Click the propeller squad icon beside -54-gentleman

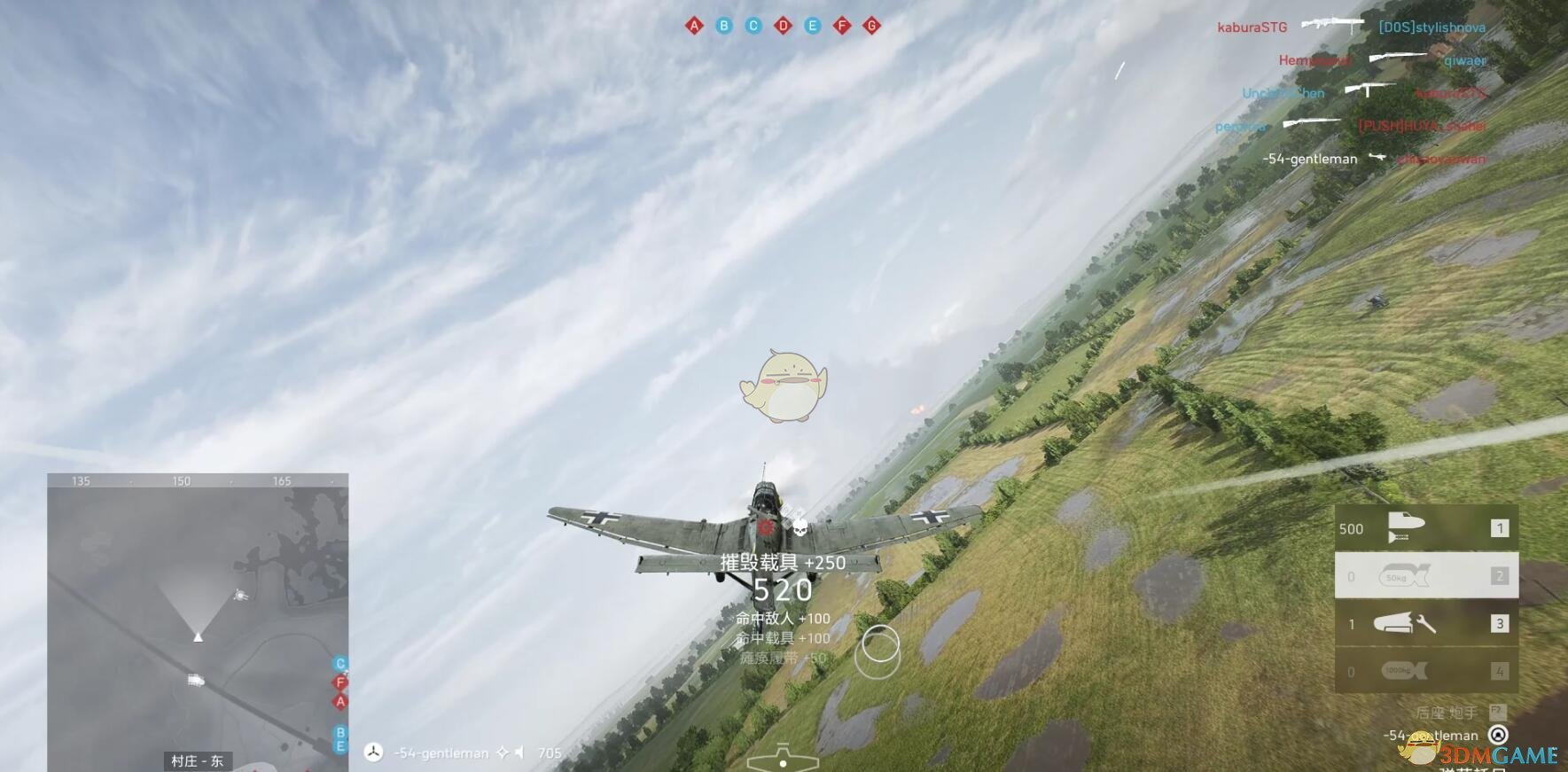coord(374,753)
